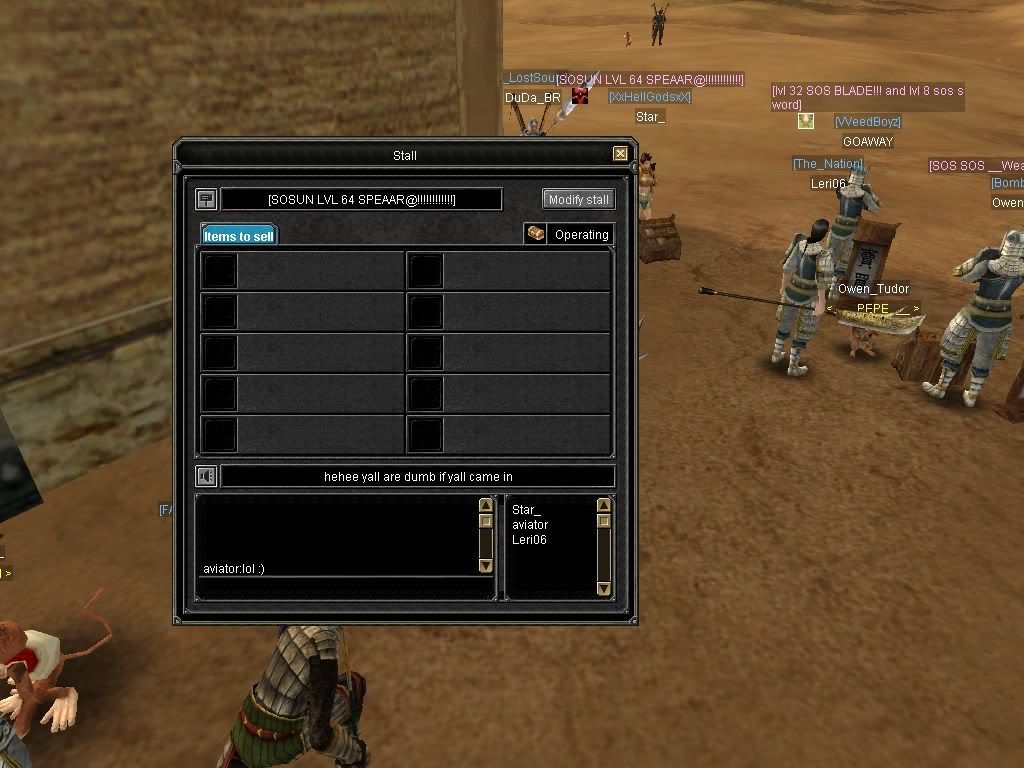Click the signboard icon beside stall name
Viewport: 1024px width, 768px height.
pos(206,199)
